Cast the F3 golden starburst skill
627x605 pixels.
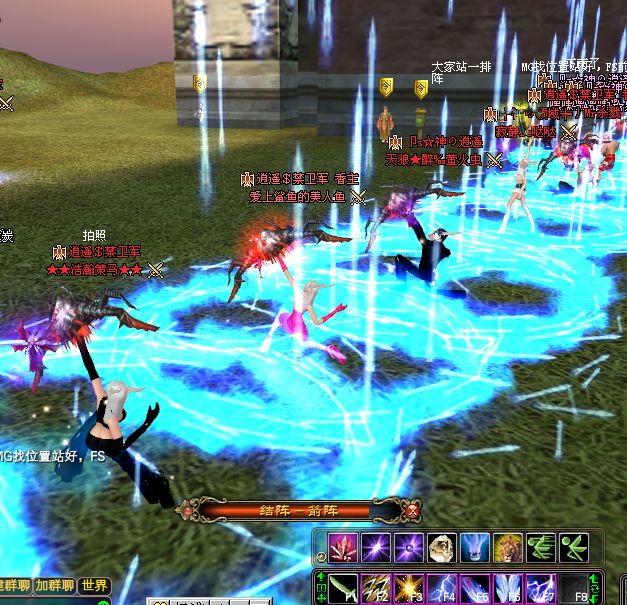[409, 587]
